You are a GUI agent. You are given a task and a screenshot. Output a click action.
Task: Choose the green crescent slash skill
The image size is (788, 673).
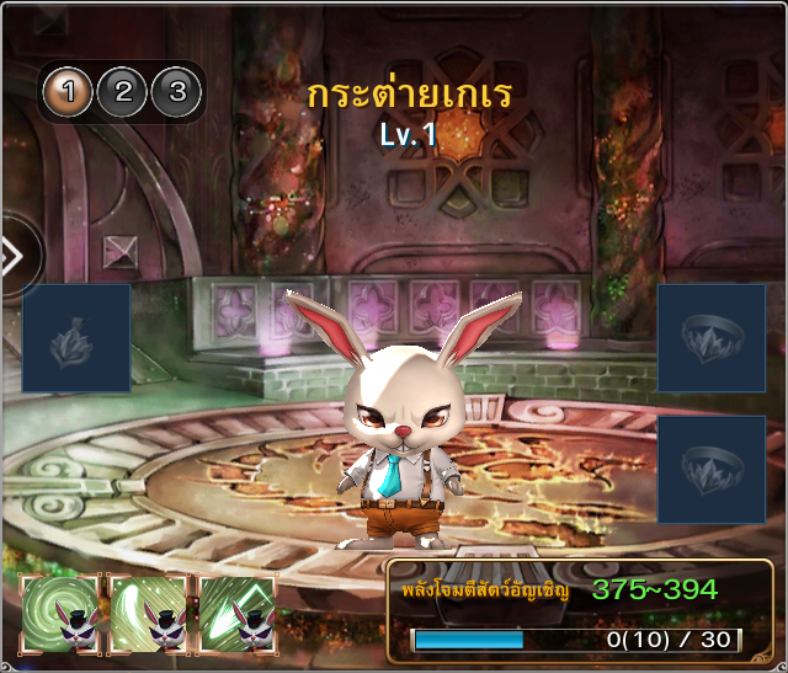point(148,614)
